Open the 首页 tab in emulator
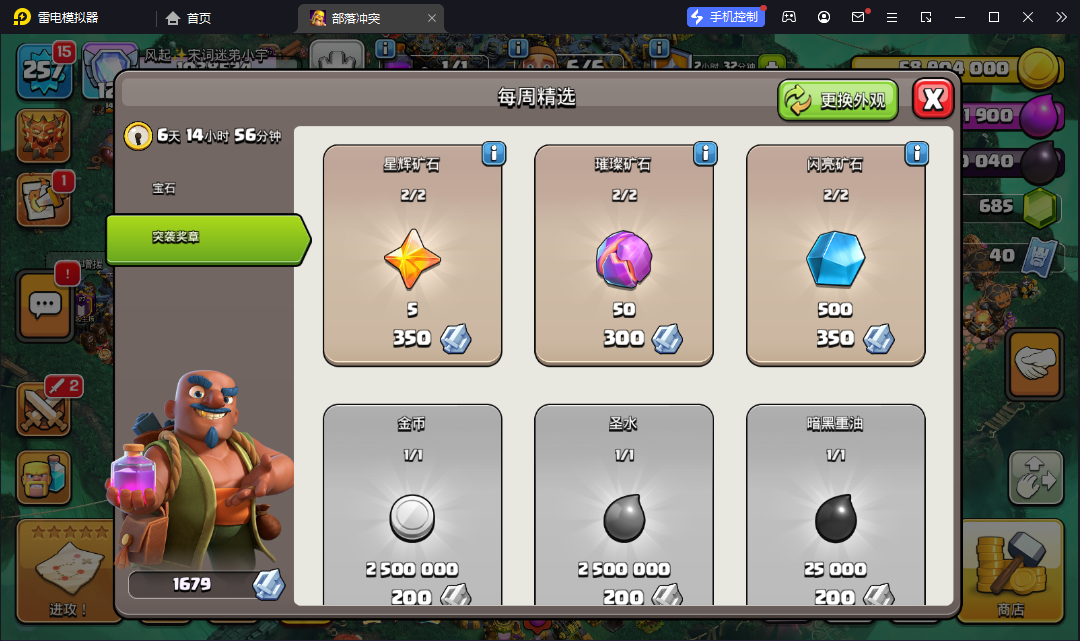The image size is (1080, 641). (x=189, y=18)
